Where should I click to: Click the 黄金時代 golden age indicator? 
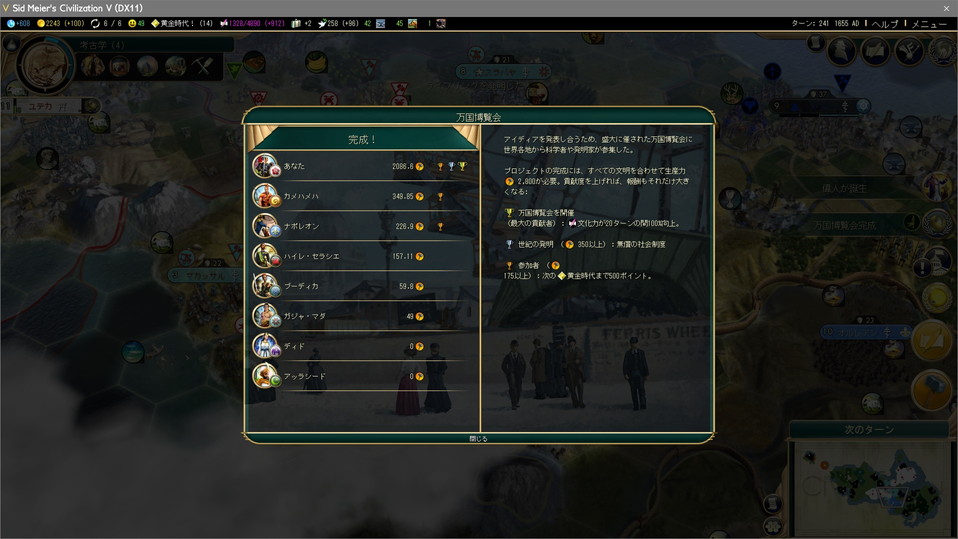click(180, 24)
